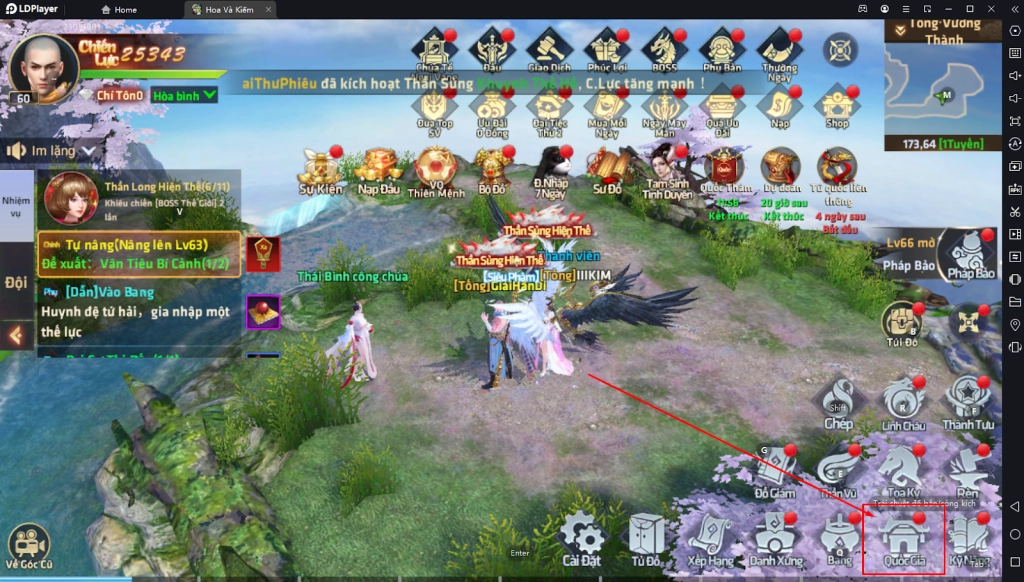Select the Tọa Kỵ mount icon
This screenshot has width=1024, height=582.
click(x=902, y=469)
